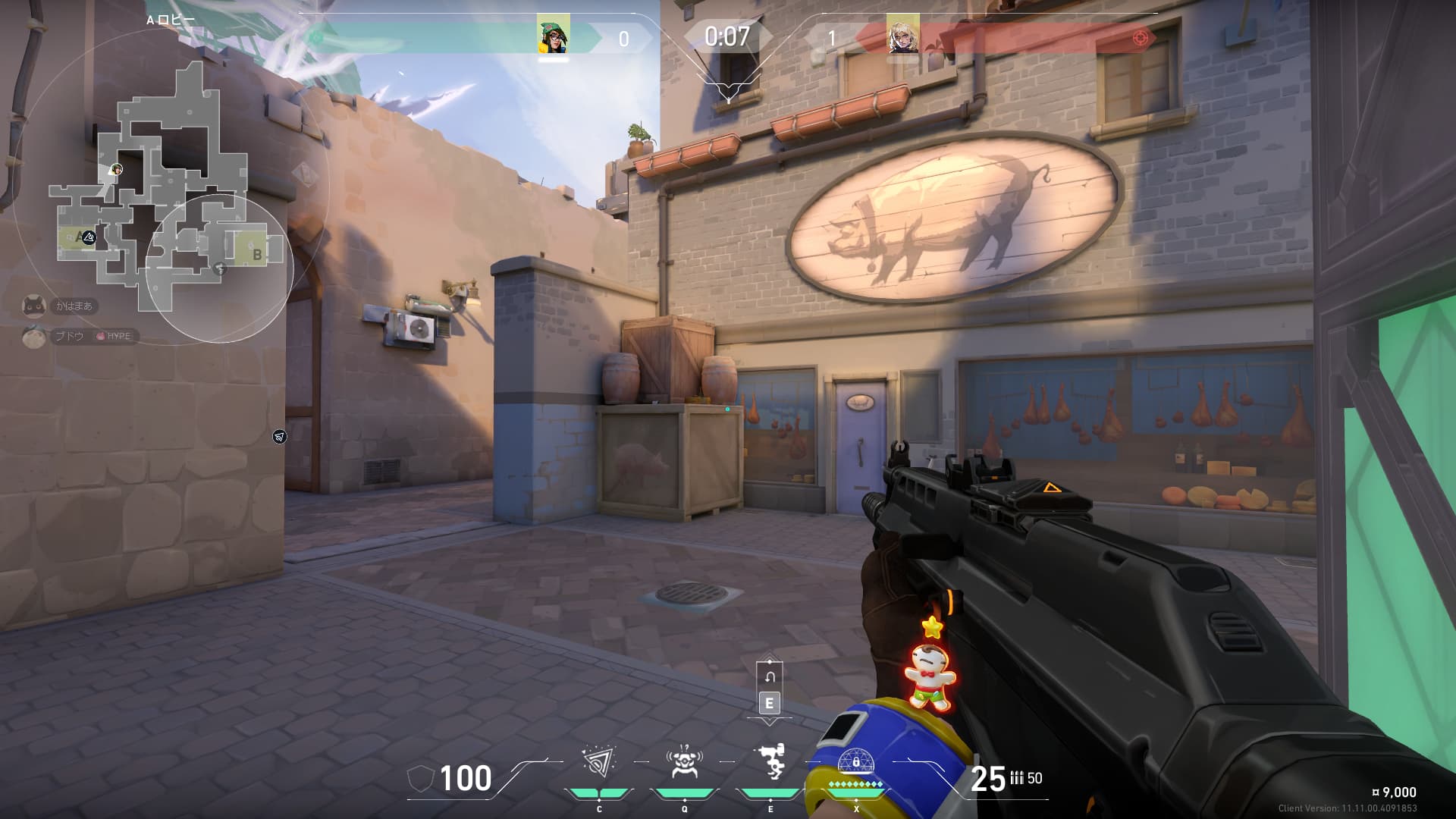Select the B site marker on minimap

256,253
